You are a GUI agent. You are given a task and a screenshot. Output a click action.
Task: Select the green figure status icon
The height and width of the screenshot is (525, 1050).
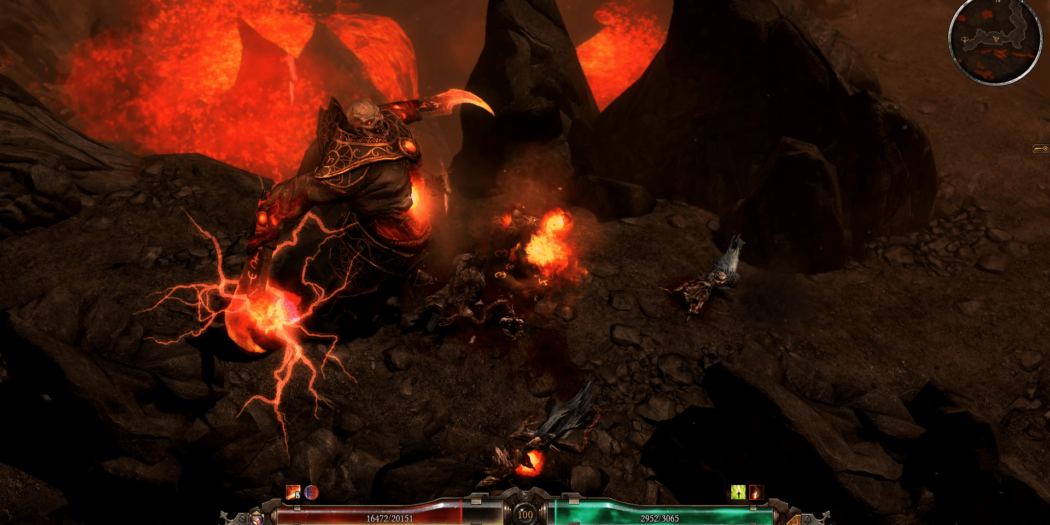point(739,492)
